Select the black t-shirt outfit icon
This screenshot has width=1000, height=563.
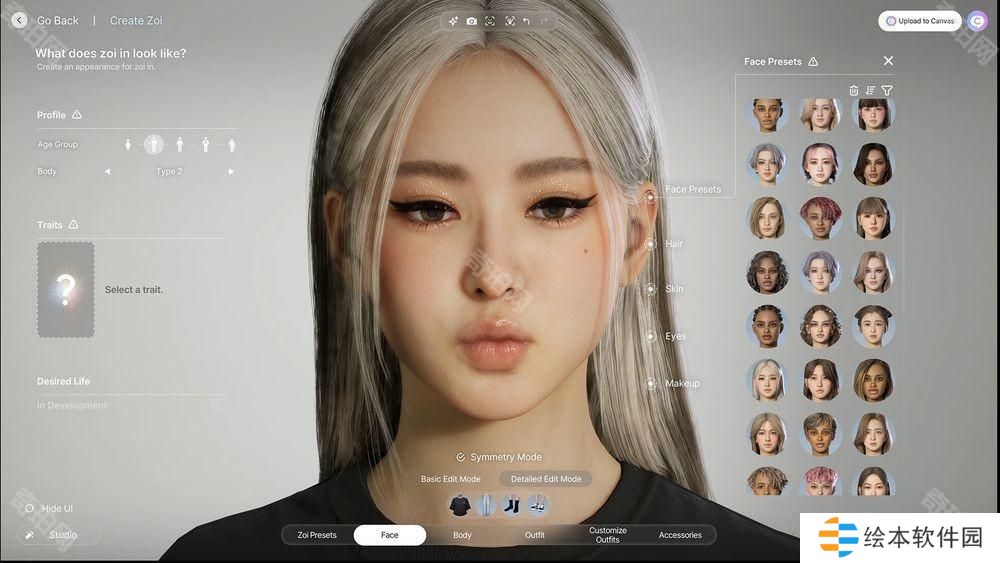459,505
